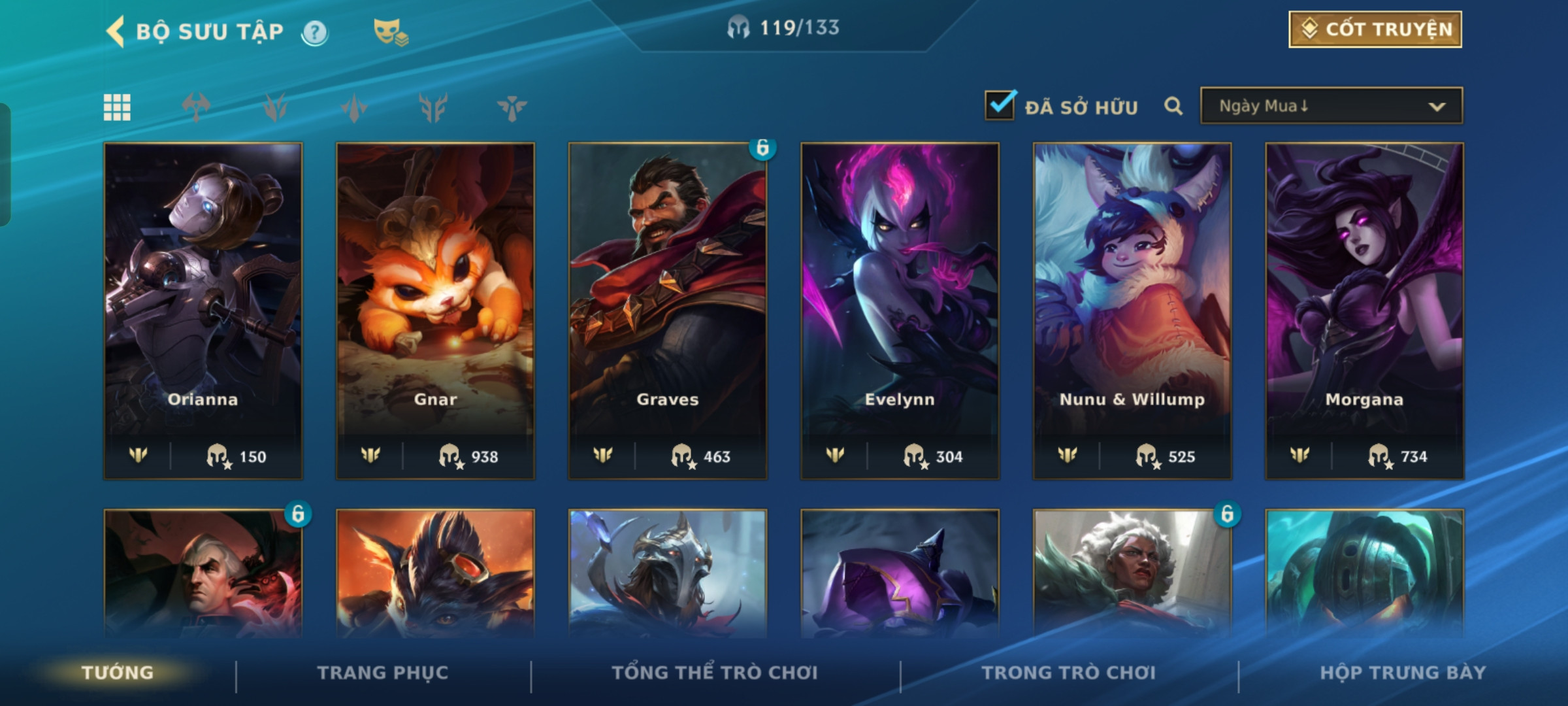Go to the Hộp Trưng Bày tab
The image size is (1568, 706).
click(1403, 673)
